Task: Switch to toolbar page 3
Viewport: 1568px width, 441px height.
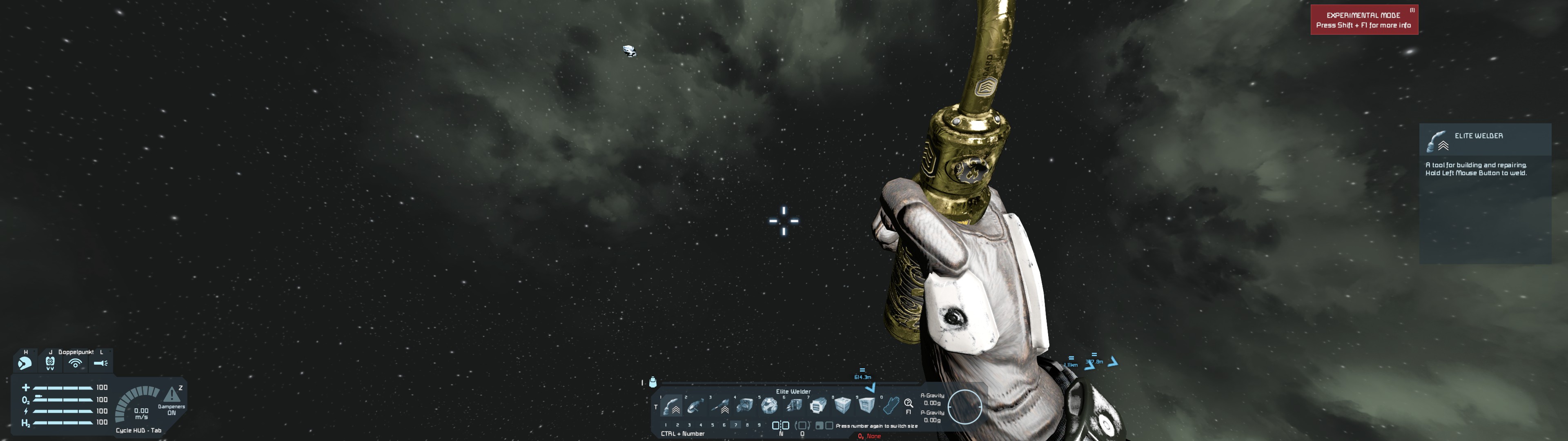Action: tap(689, 425)
